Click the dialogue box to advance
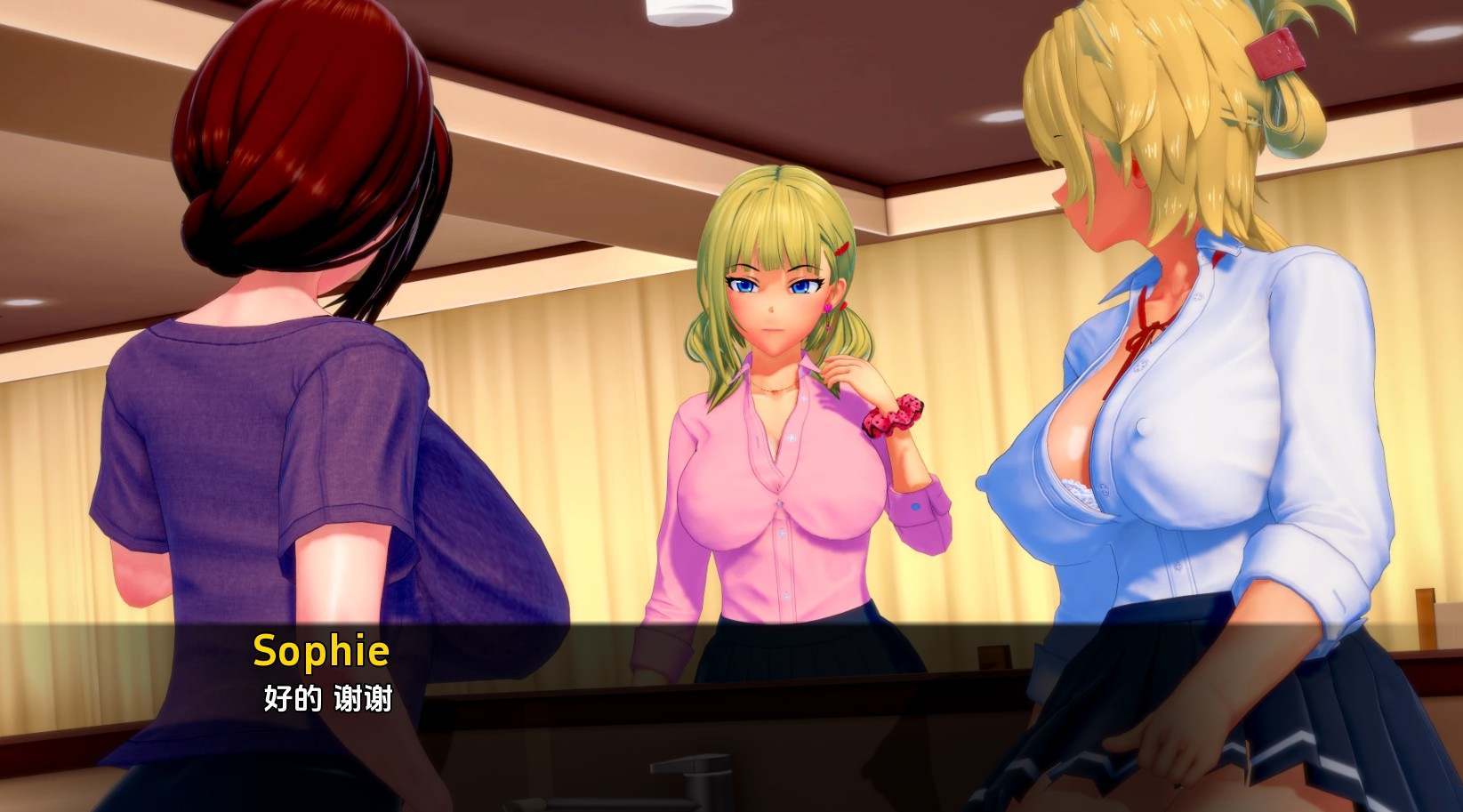 point(729,676)
